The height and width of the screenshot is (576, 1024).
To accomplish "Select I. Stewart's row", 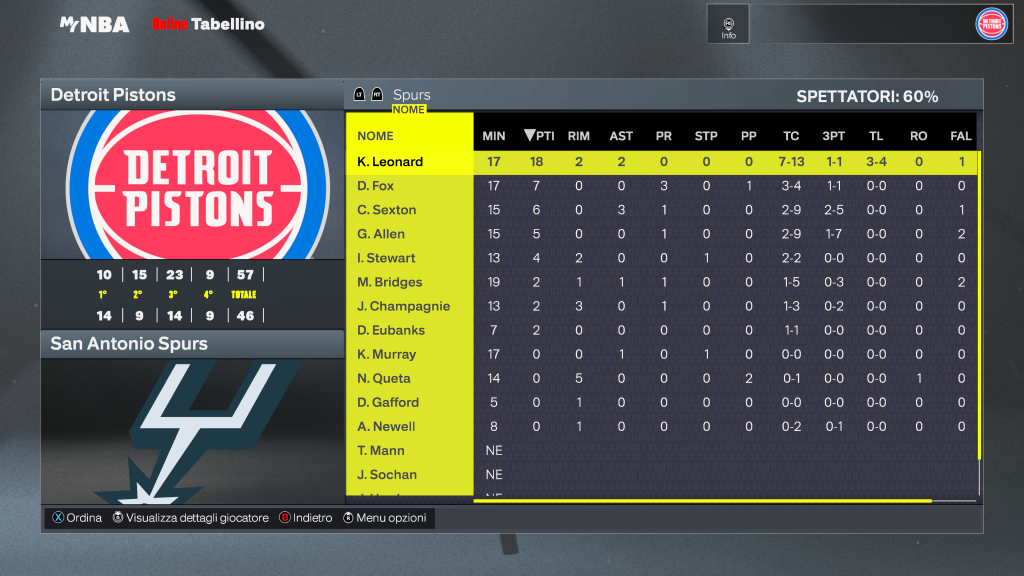I will [386, 258].
